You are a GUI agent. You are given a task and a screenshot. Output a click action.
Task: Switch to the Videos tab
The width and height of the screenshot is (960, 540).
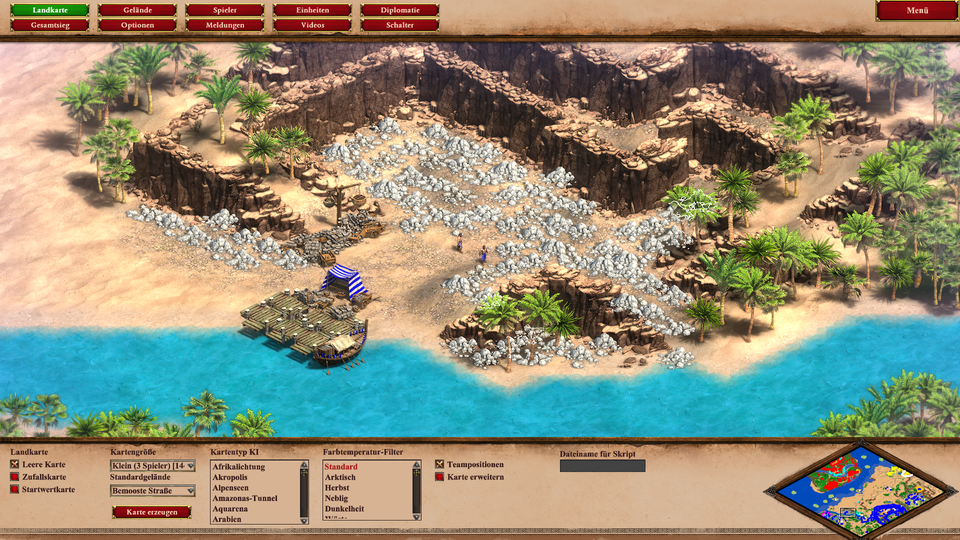click(312, 24)
